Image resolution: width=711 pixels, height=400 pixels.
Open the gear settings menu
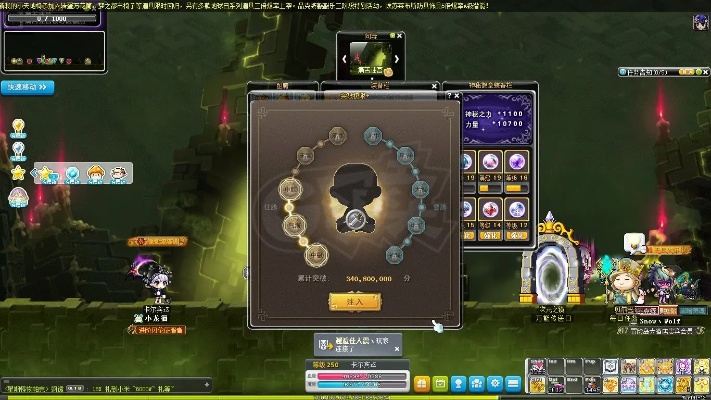click(496, 383)
